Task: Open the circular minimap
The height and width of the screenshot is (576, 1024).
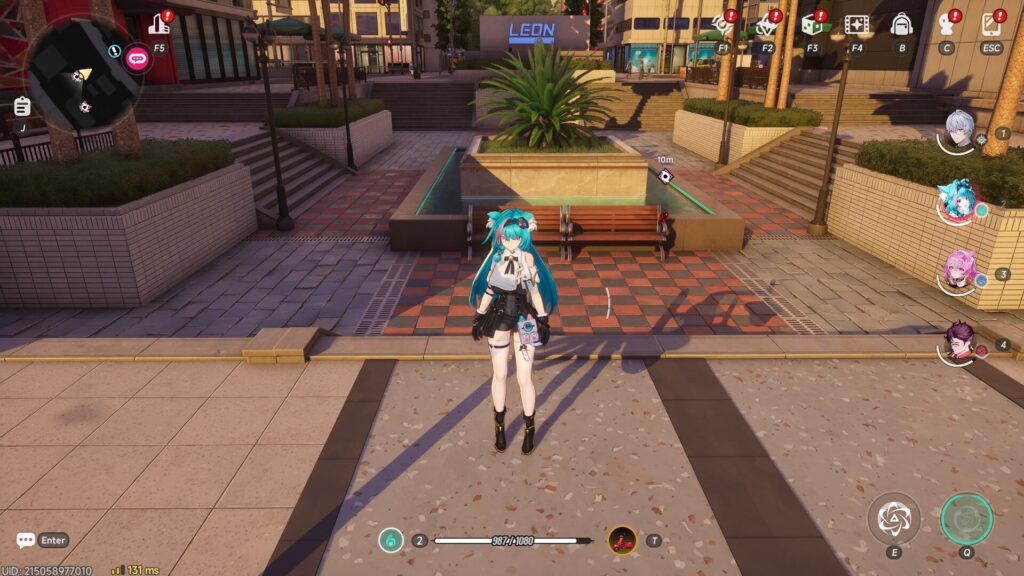Action: [80, 72]
